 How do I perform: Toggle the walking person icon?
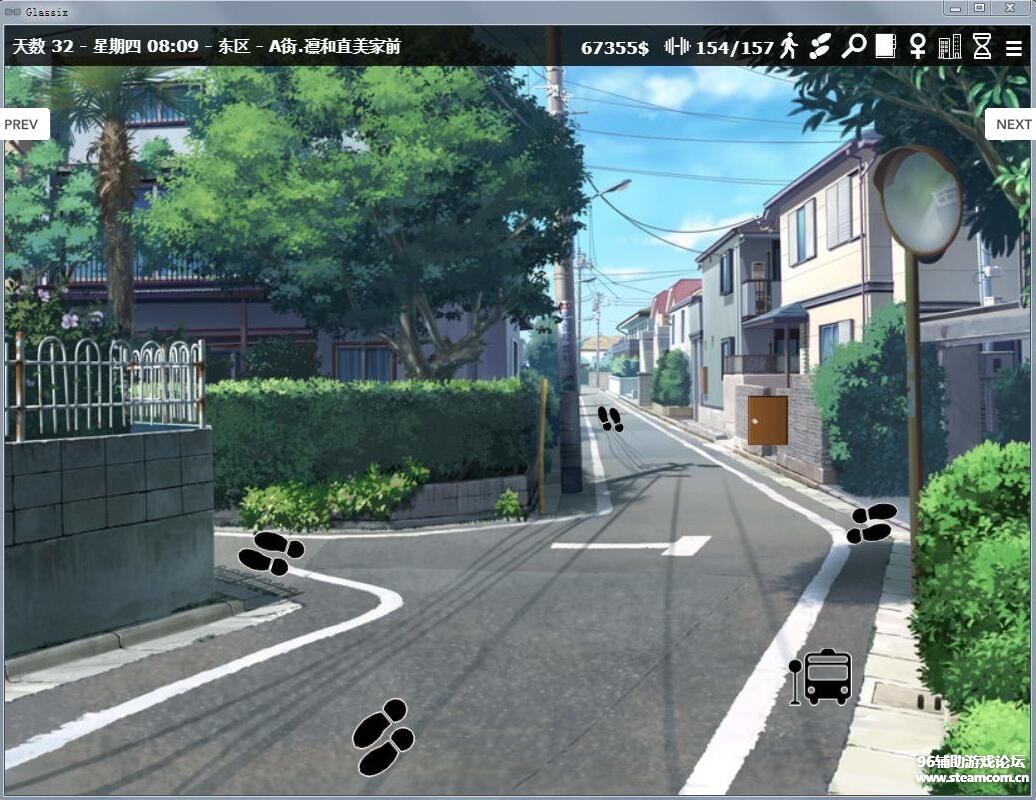pyautogui.click(x=789, y=46)
